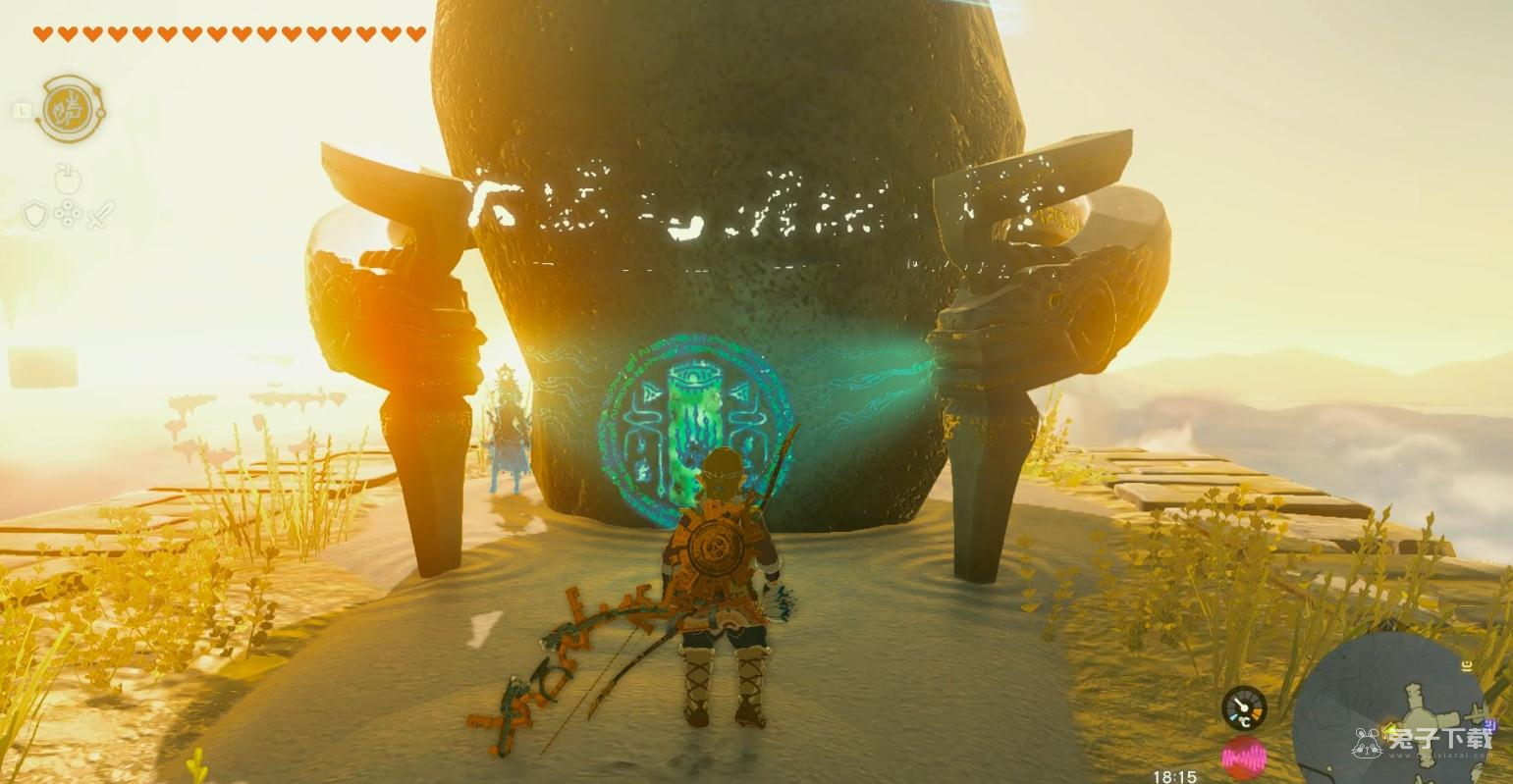
Task: Select the gold ability wheel icon
Action: click(70, 108)
